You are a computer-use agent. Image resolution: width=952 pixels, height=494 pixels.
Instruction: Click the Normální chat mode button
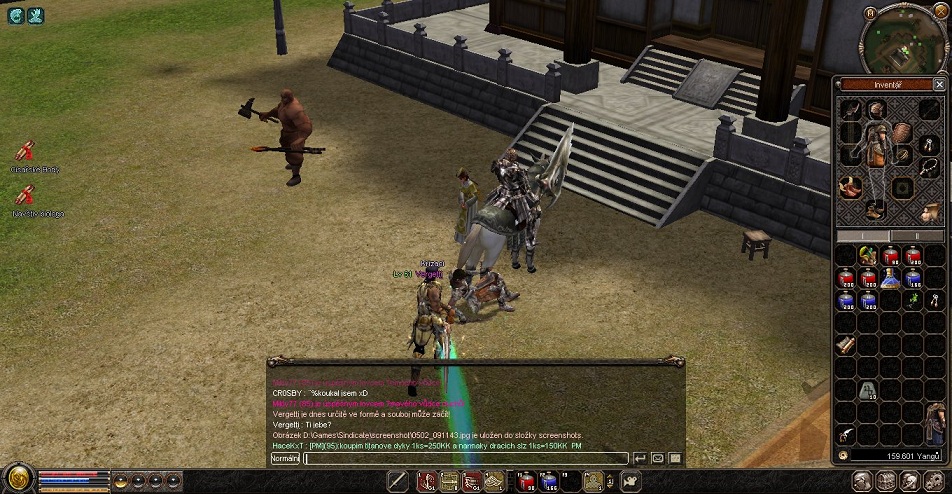tap(285, 458)
